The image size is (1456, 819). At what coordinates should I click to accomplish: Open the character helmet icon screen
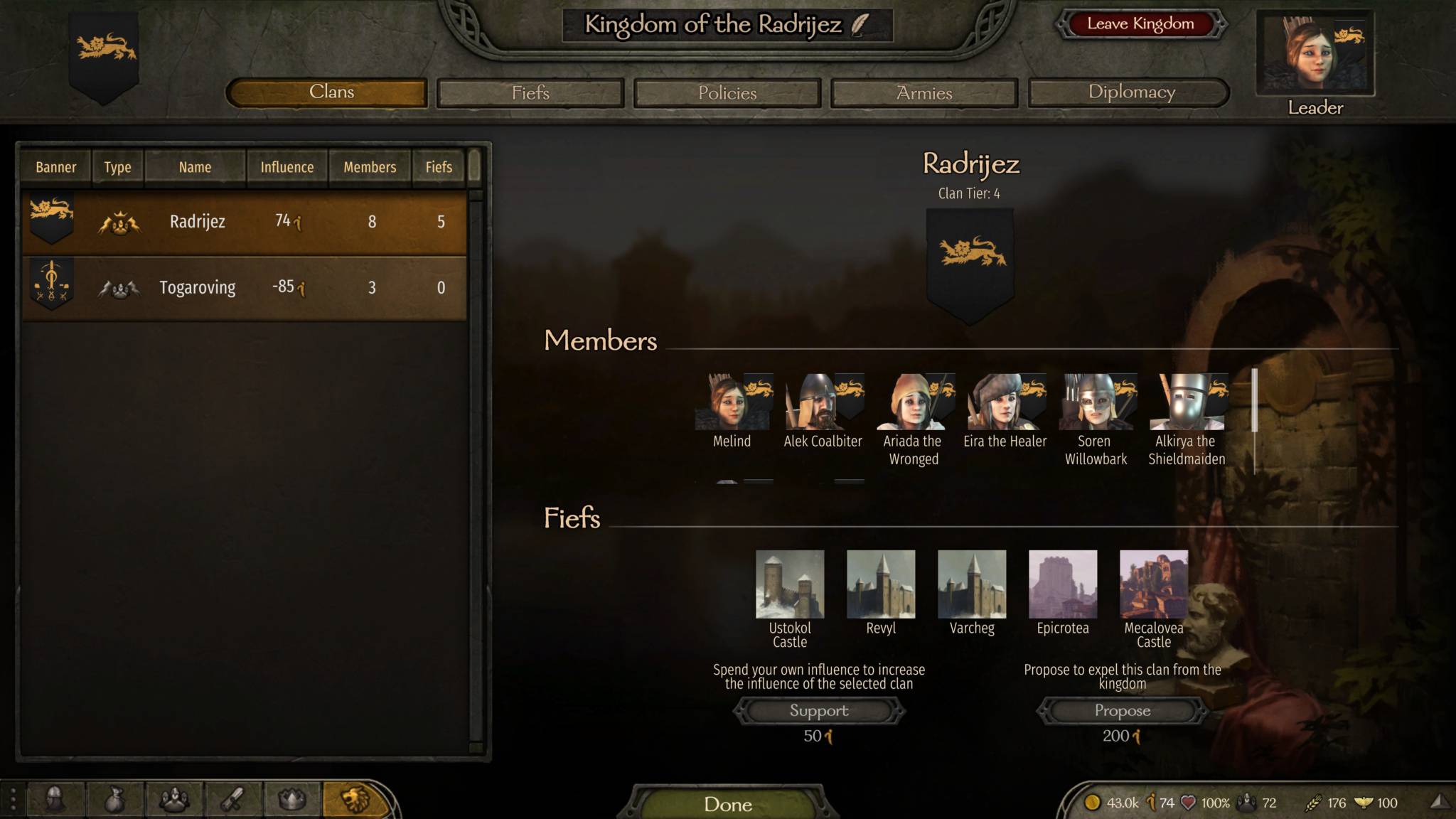click(55, 801)
